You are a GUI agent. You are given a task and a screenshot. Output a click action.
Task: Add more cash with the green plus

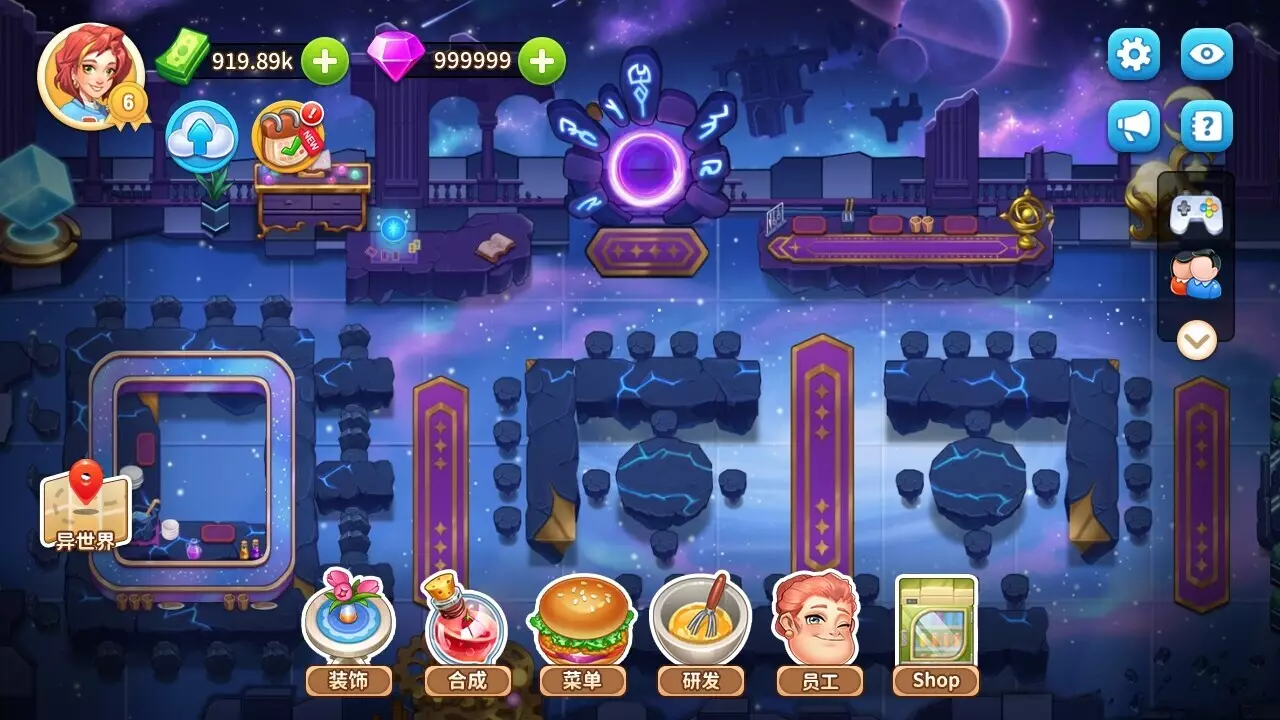pos(325,61)
